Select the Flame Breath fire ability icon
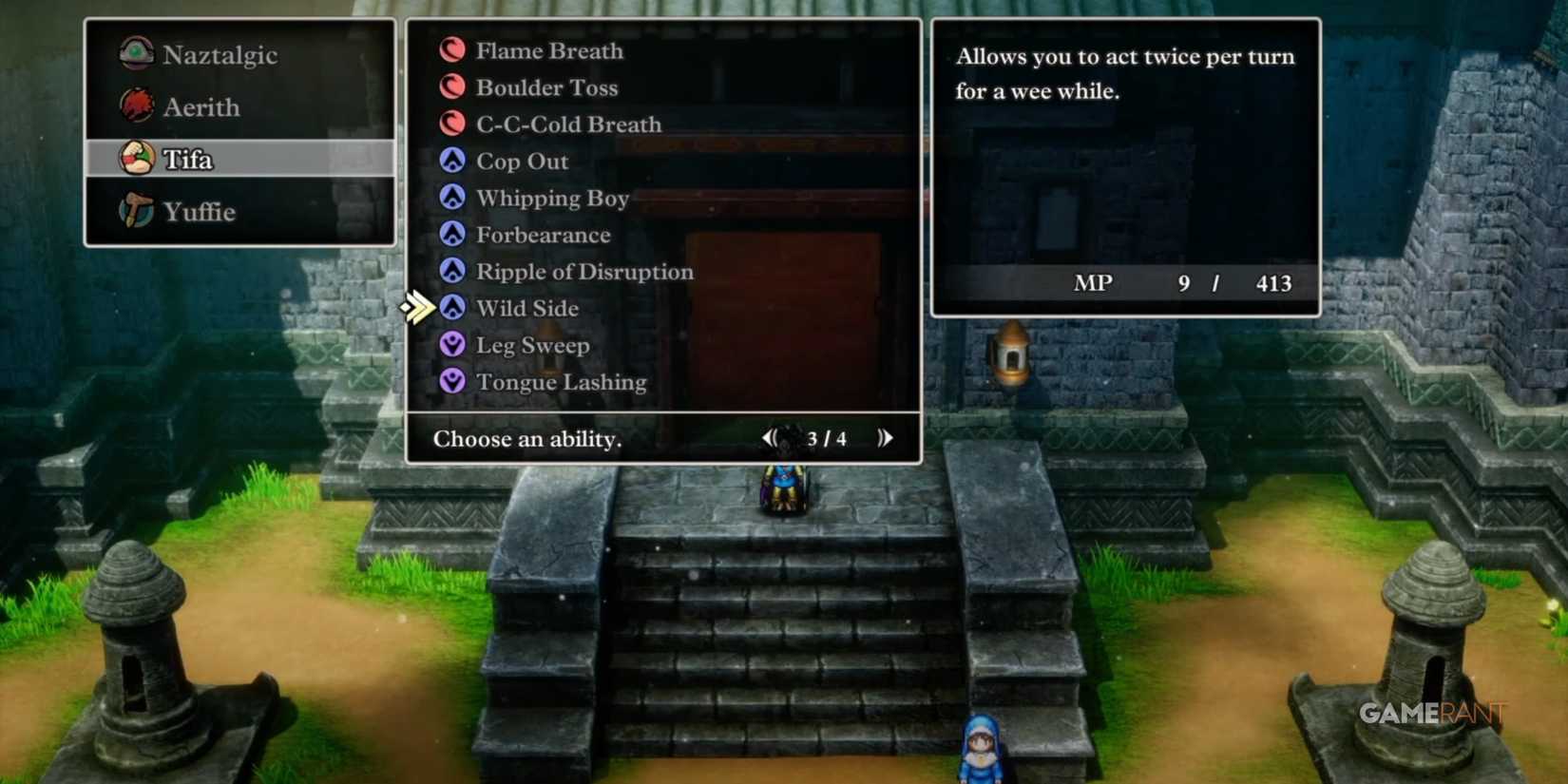Image resolution: width=1568 pixels, height=784 pixels. (x=453, y=50)
